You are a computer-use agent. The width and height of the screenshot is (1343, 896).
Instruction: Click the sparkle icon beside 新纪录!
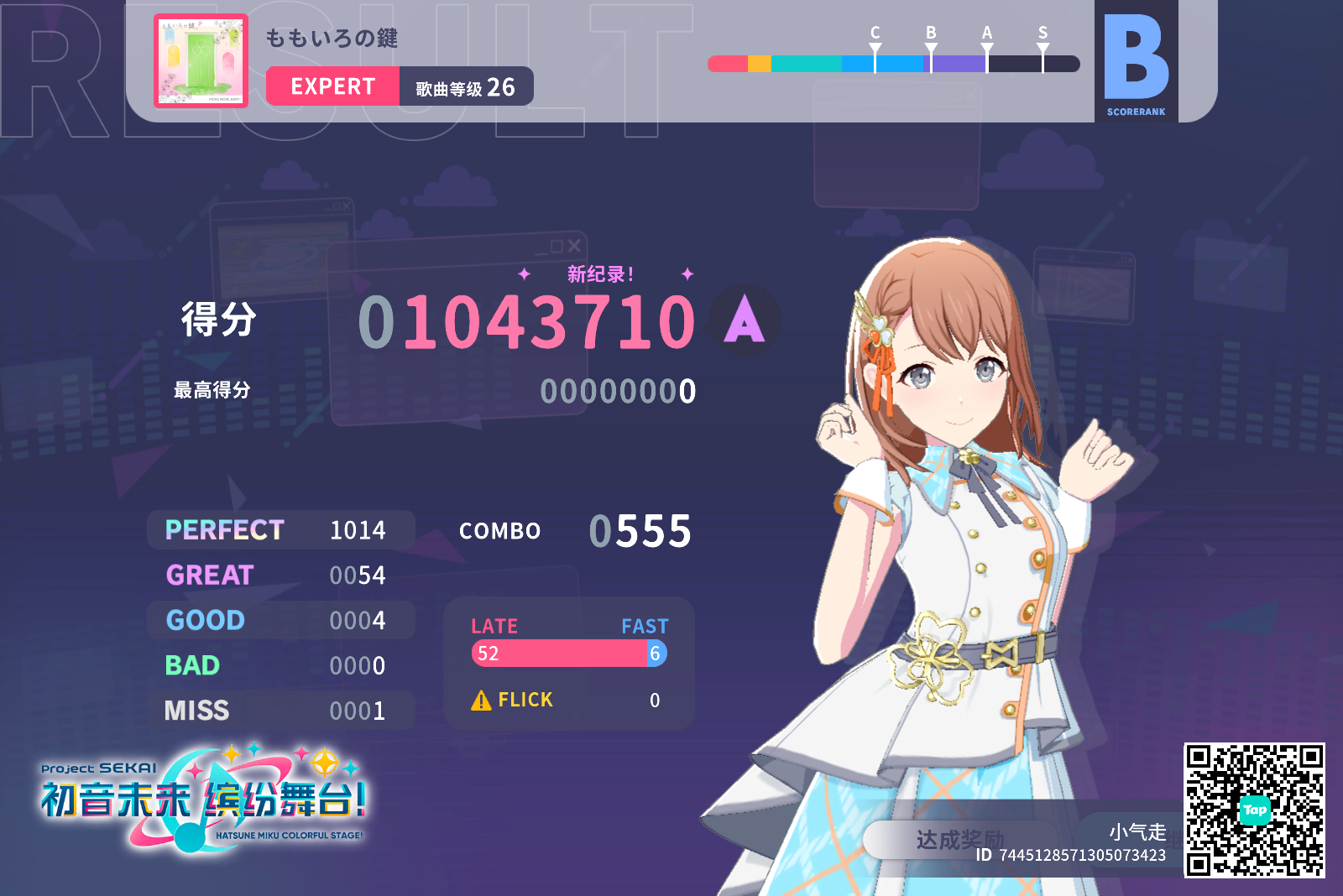[x=526, y=274]
